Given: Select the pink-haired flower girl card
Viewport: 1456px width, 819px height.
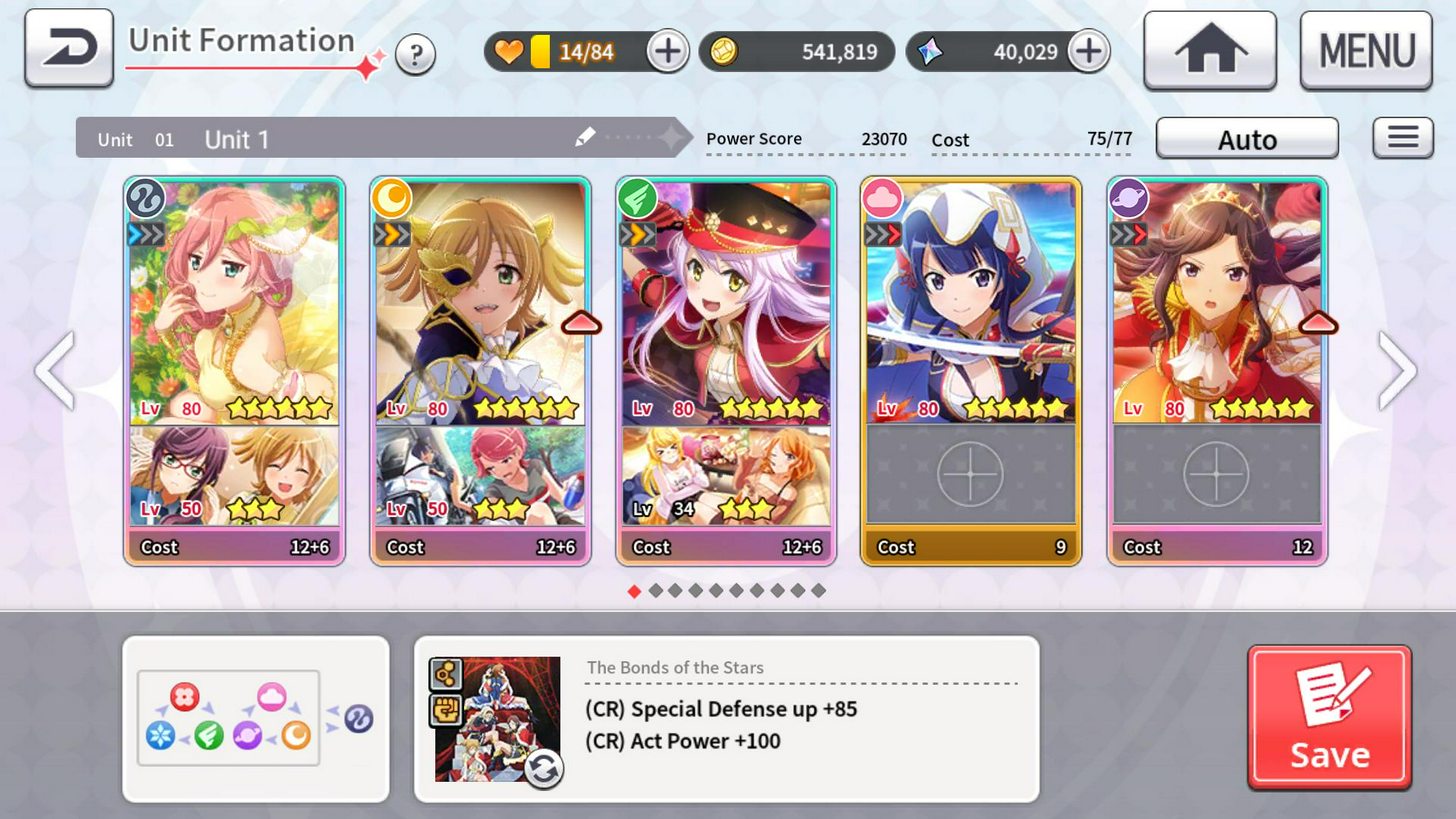Looking at the screenshot, I should 234,302.
